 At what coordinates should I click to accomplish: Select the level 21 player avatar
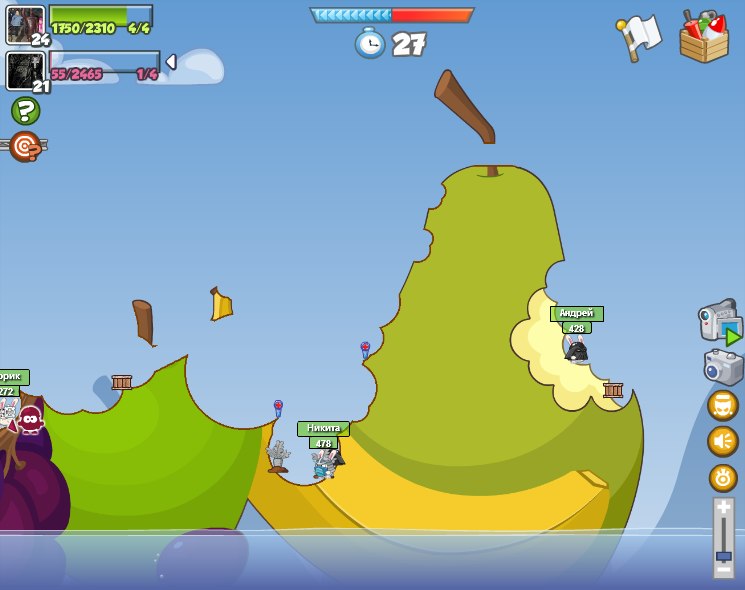tap(24, 71)
